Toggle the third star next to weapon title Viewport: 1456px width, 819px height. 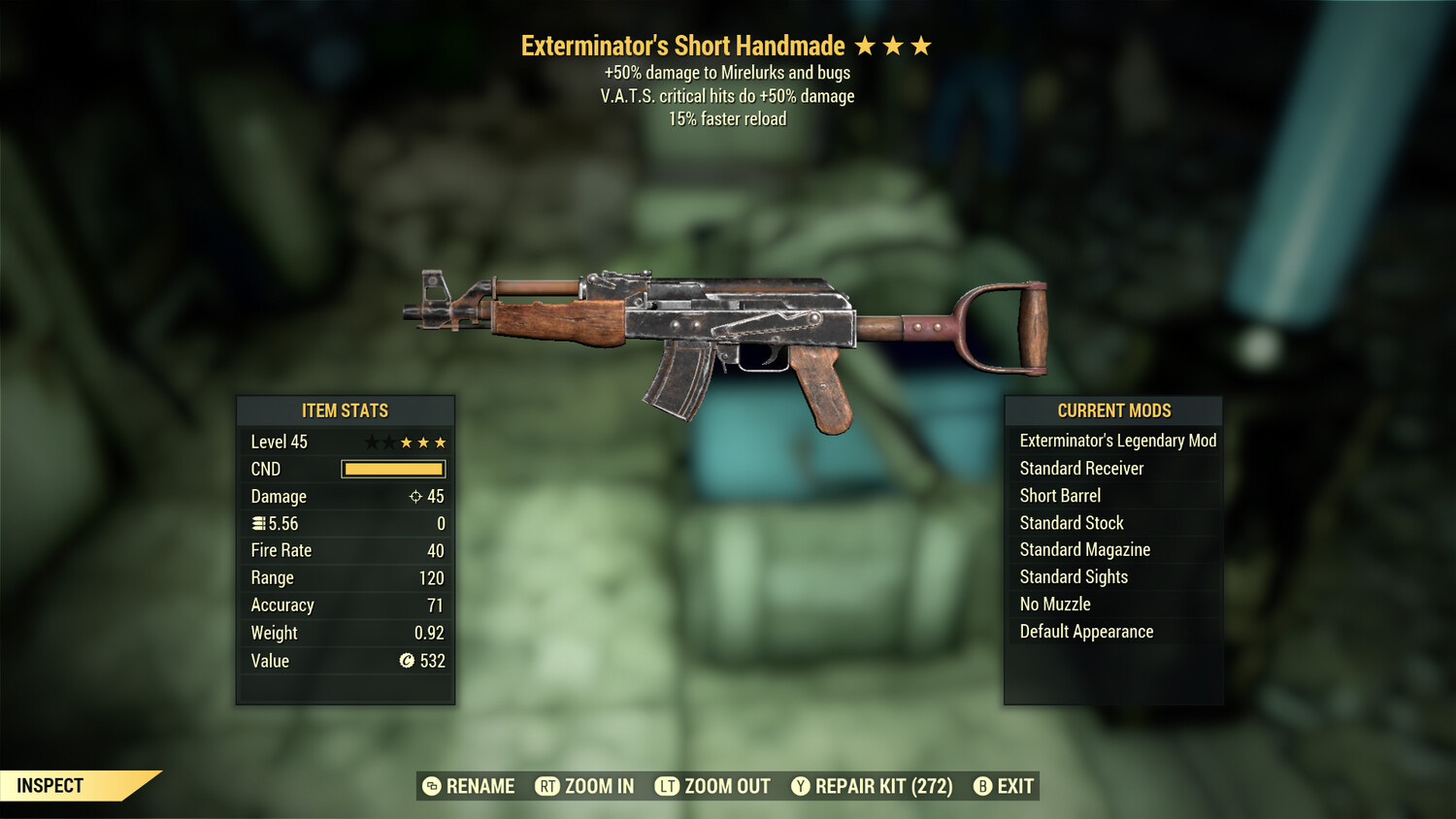tap(921, 45)
